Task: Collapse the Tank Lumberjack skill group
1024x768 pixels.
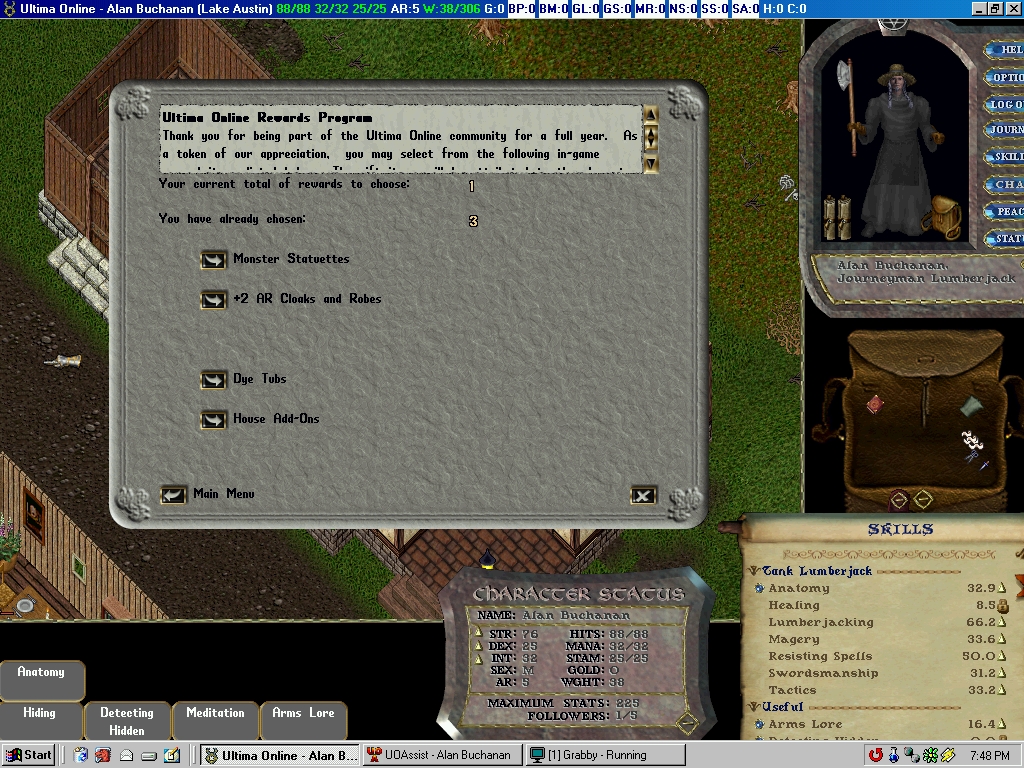Action: [755, 571]
